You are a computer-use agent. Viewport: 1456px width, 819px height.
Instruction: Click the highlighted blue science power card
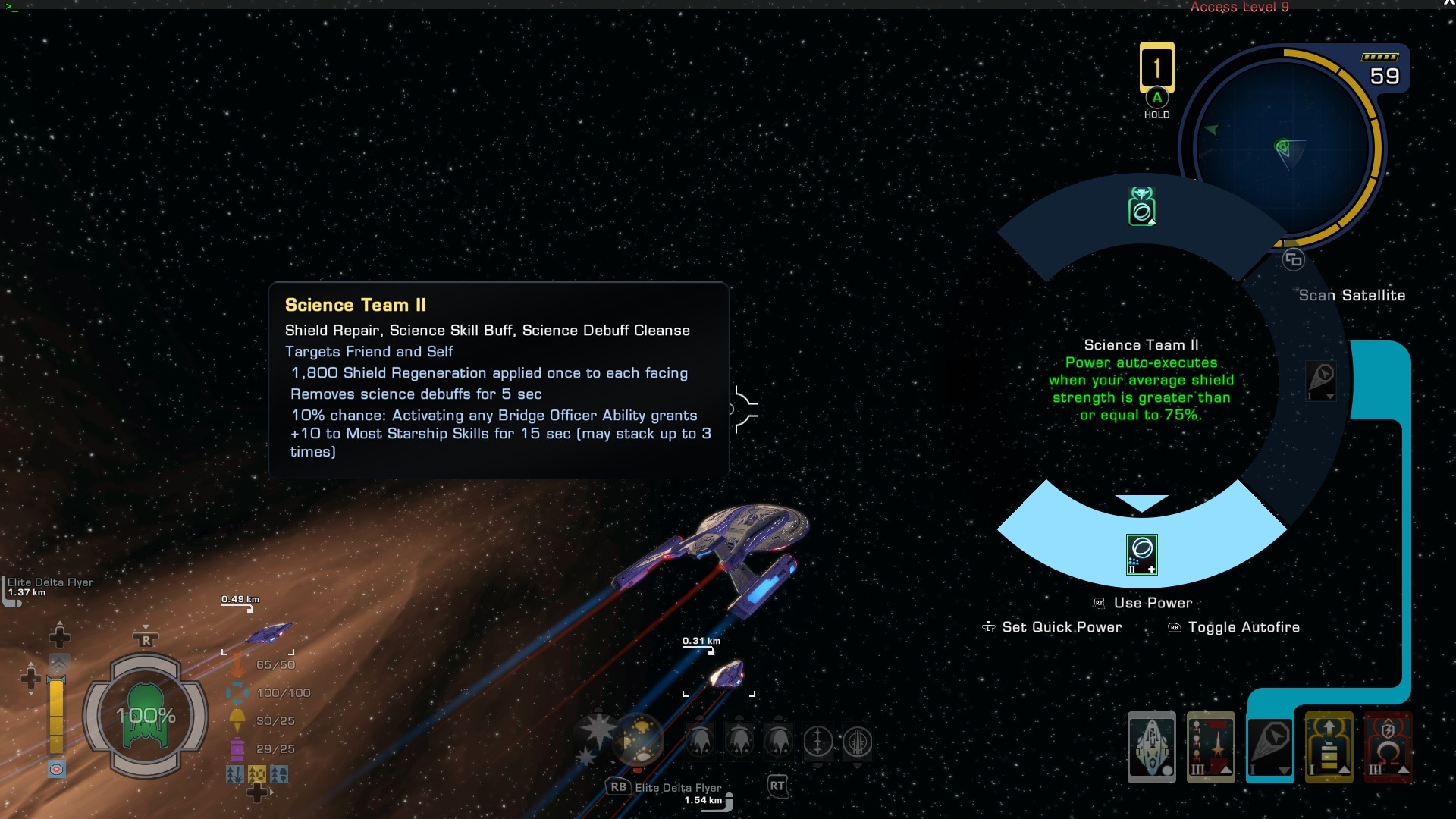pos(1272,747)
